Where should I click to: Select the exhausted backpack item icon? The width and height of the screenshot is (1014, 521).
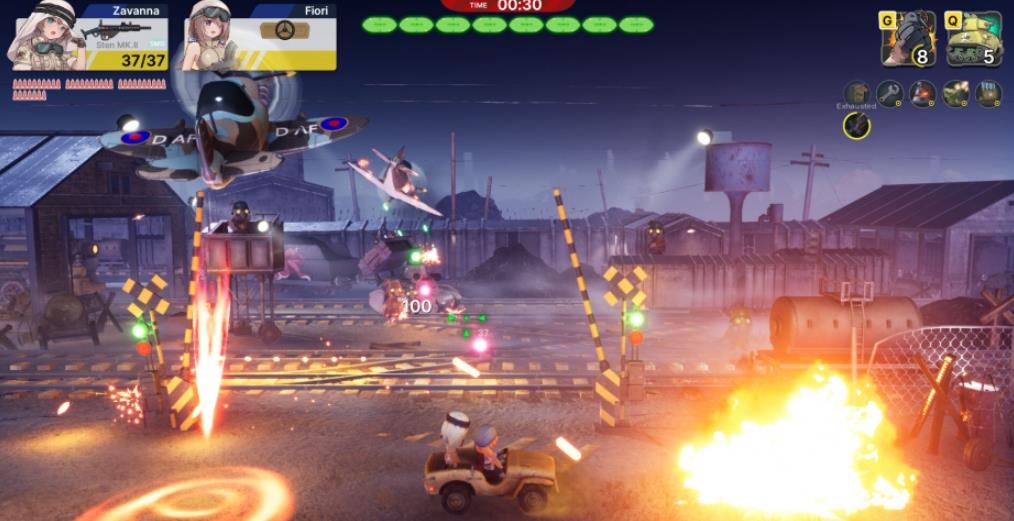(857, 94)
